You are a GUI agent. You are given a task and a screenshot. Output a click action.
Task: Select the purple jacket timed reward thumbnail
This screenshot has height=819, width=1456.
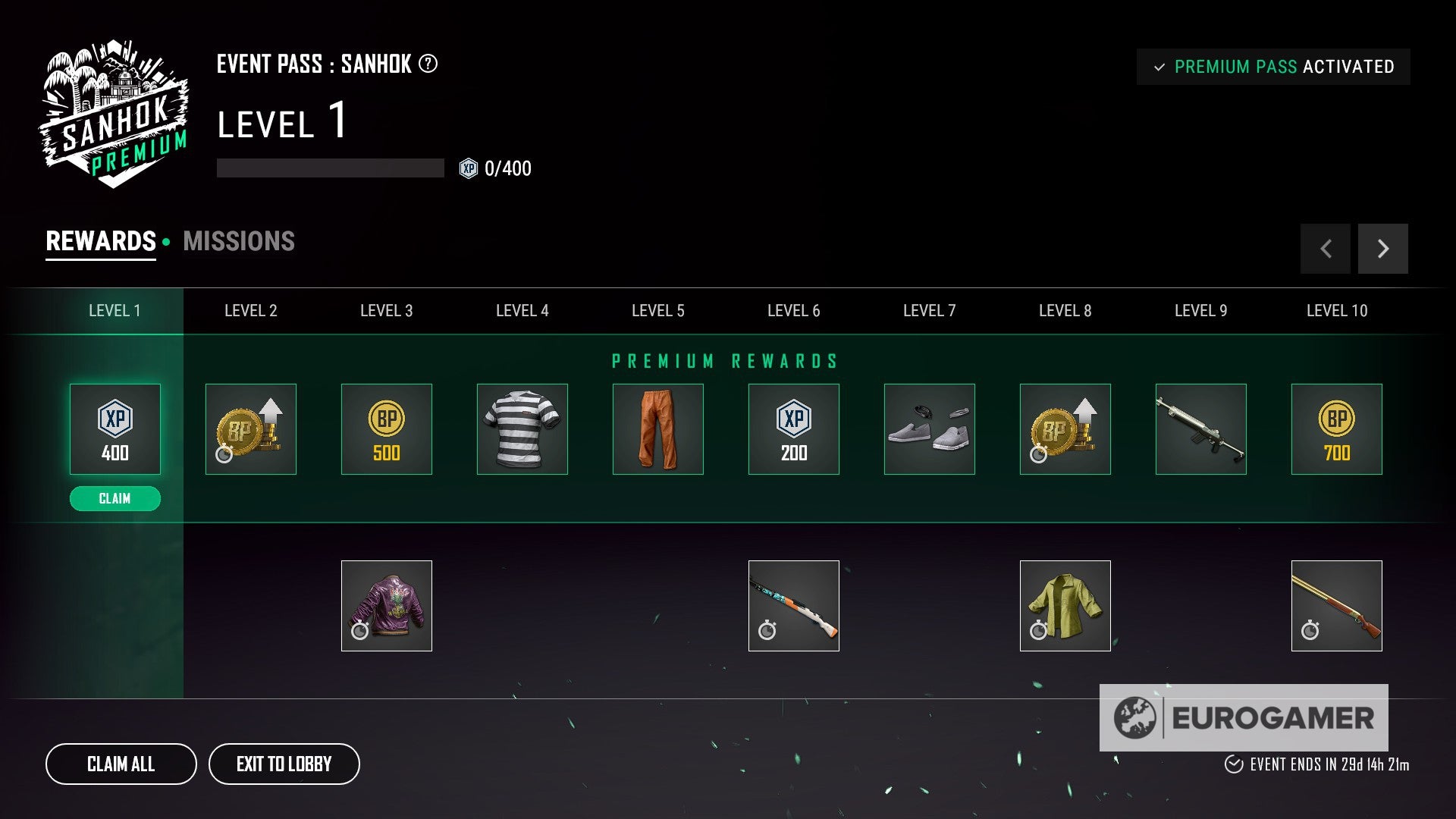click(387, 605)
